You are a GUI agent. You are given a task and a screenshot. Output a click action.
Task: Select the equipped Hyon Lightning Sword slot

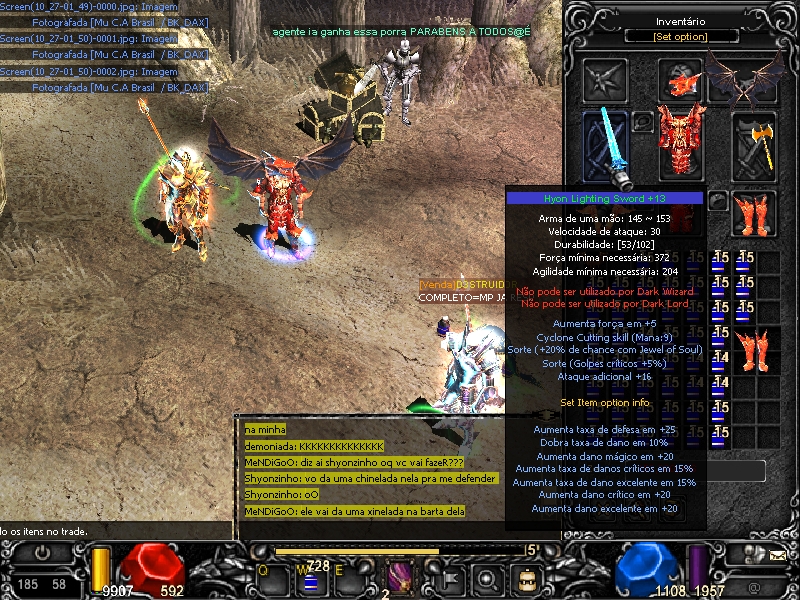[x=605, y=145]
